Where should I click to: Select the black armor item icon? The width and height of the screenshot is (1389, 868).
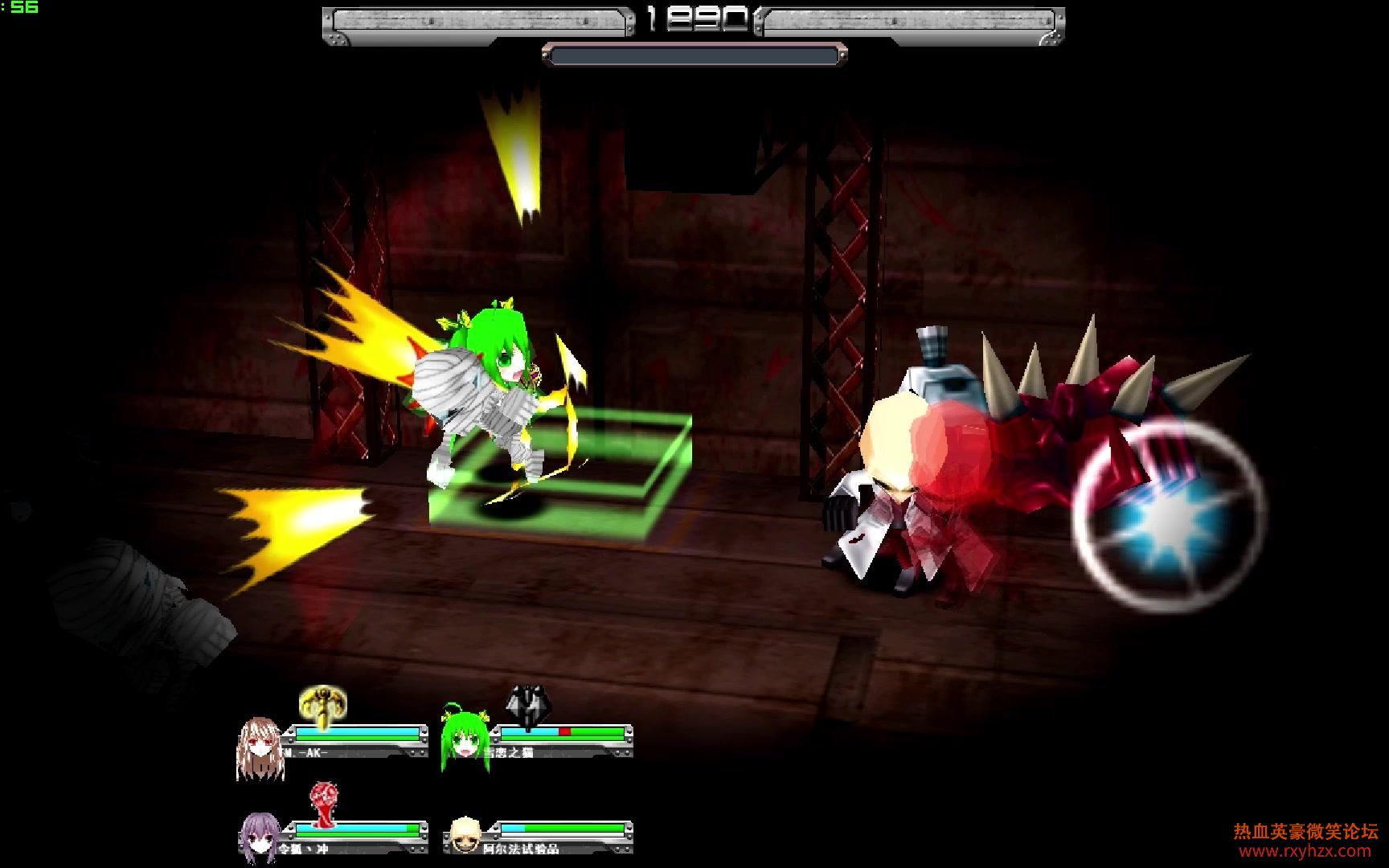click(527, 706)
